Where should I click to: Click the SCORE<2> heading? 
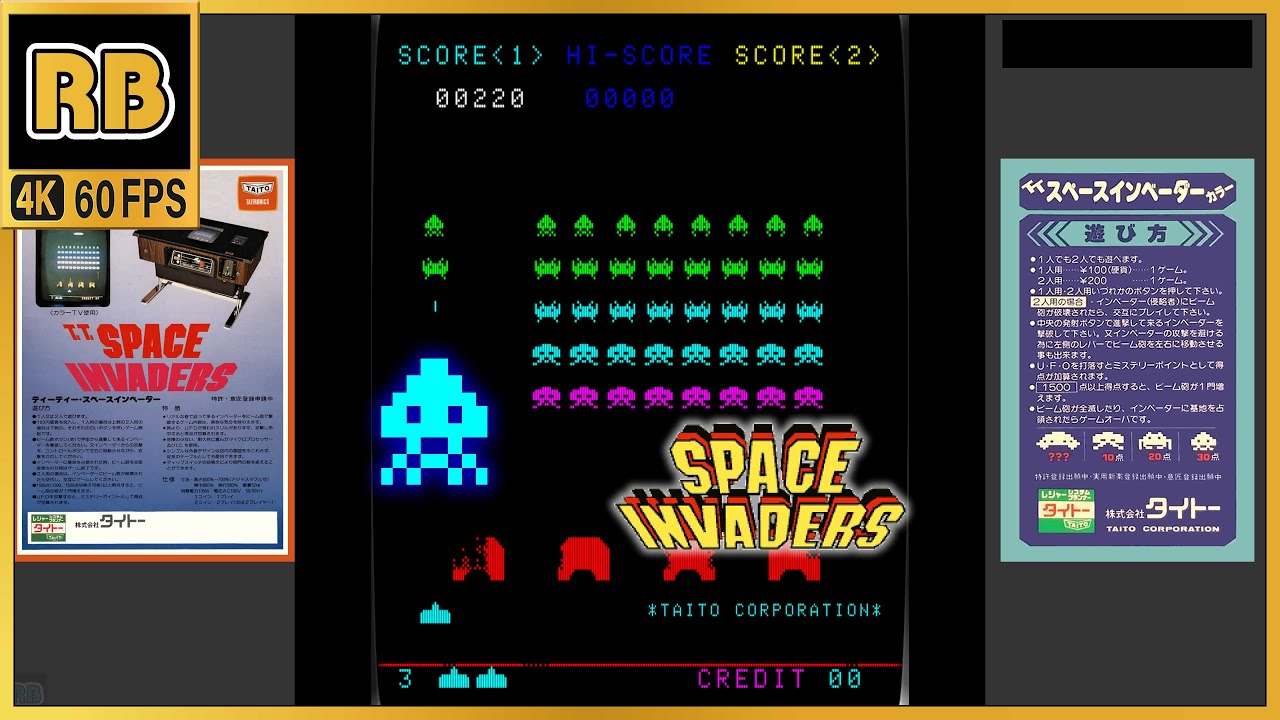pos(803,56)
